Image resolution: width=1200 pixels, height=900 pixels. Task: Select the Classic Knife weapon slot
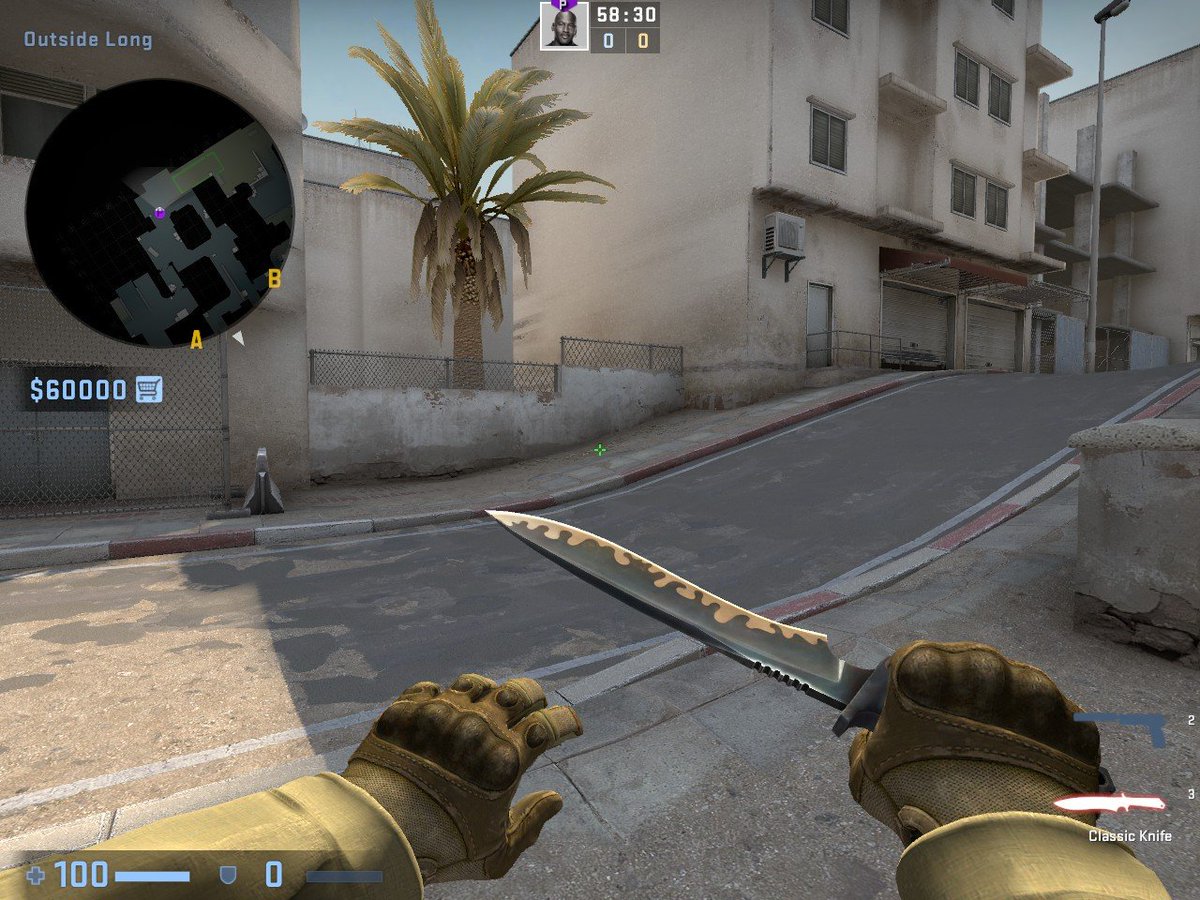click(x=1110, y=803)
